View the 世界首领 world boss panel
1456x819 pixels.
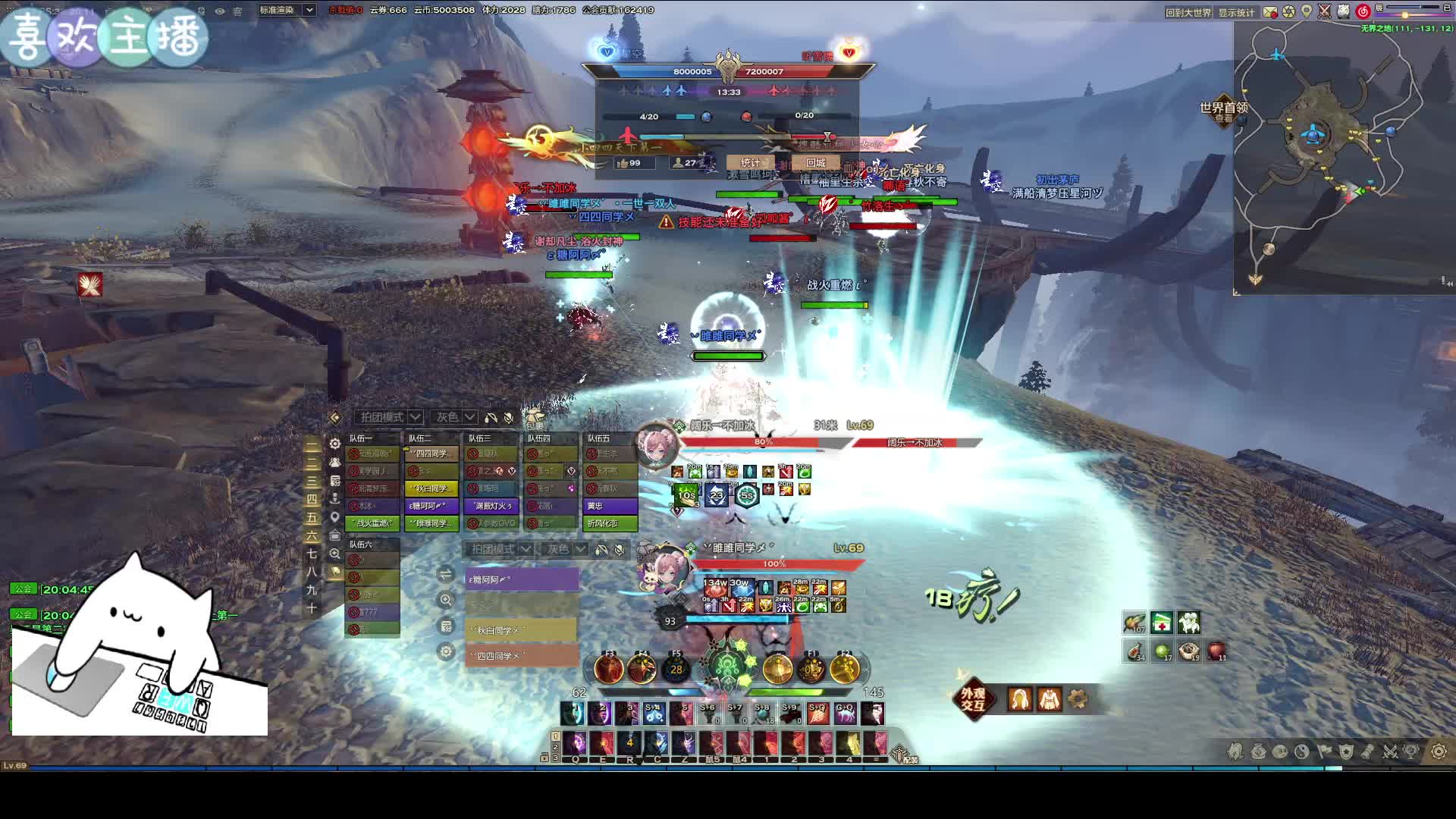pyautogui.click(x=1223, y=111)
